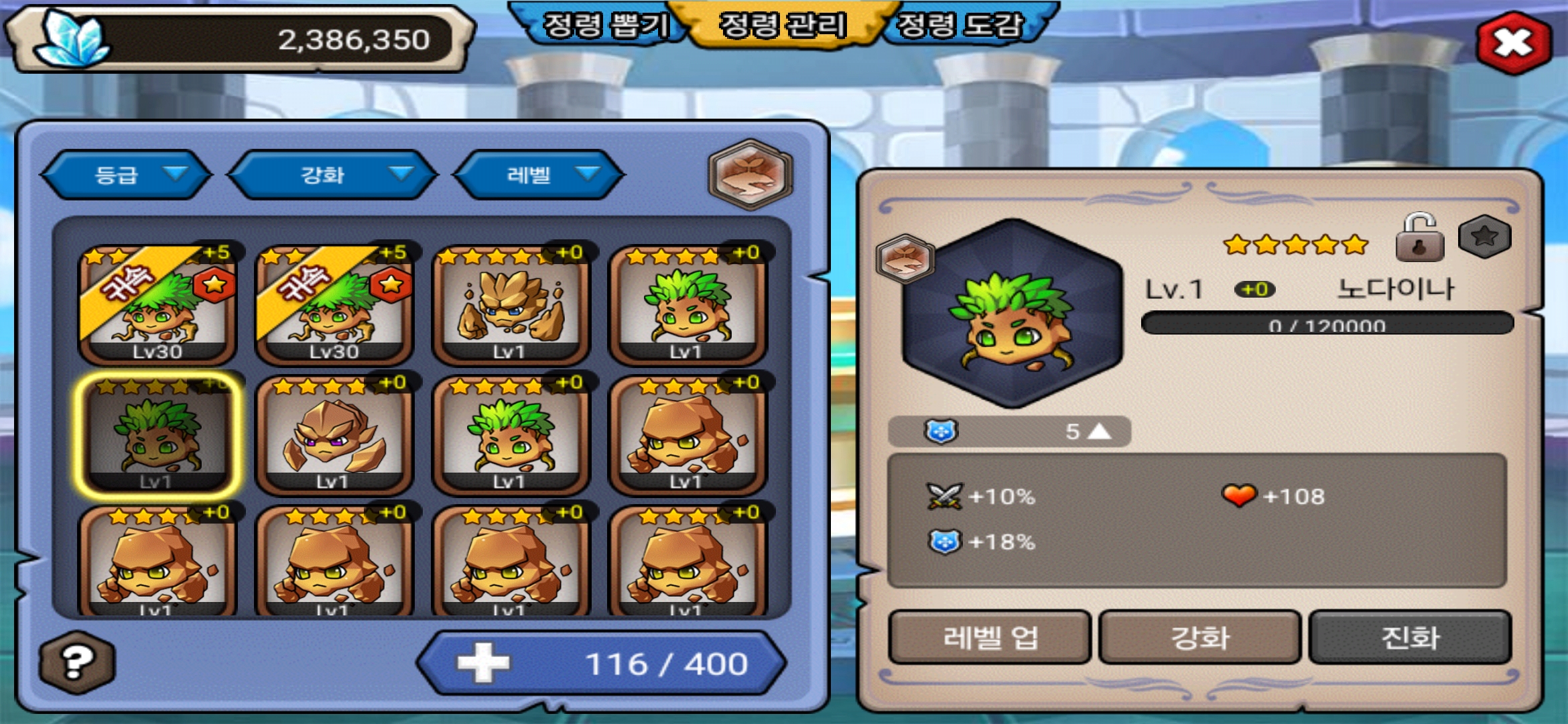This screenshot has height=724, width=1568.
Task: Click the 강화 enhance button
Action: [1199, 637]
